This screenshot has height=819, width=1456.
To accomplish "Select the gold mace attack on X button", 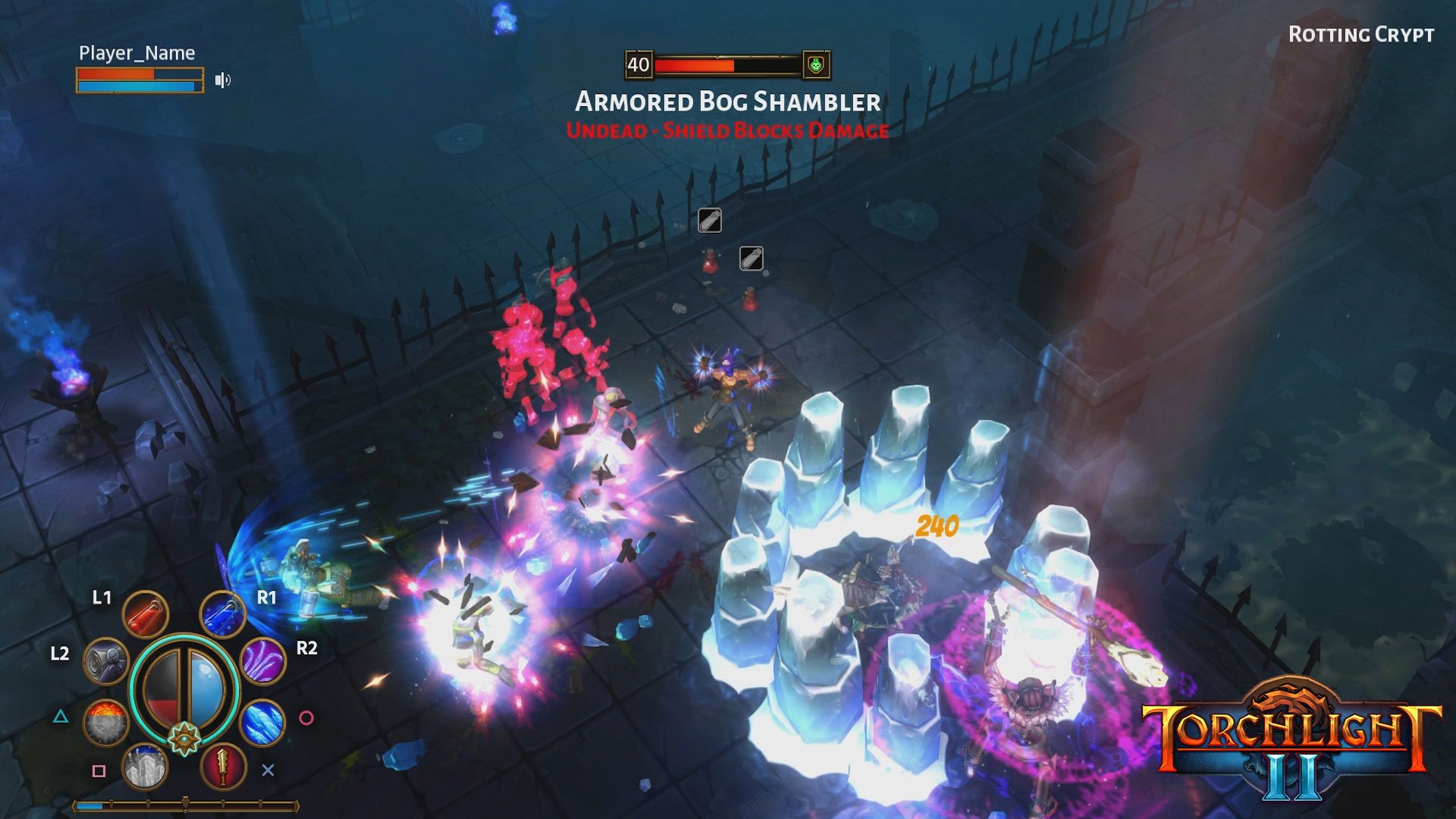I will tap(221, 767).
